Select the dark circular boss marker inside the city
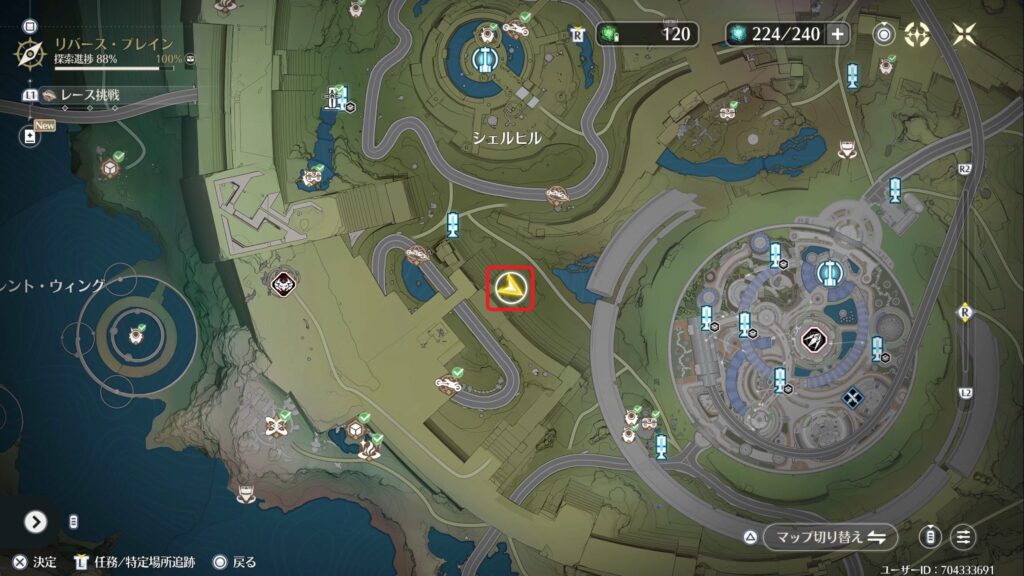 point(811,341)
